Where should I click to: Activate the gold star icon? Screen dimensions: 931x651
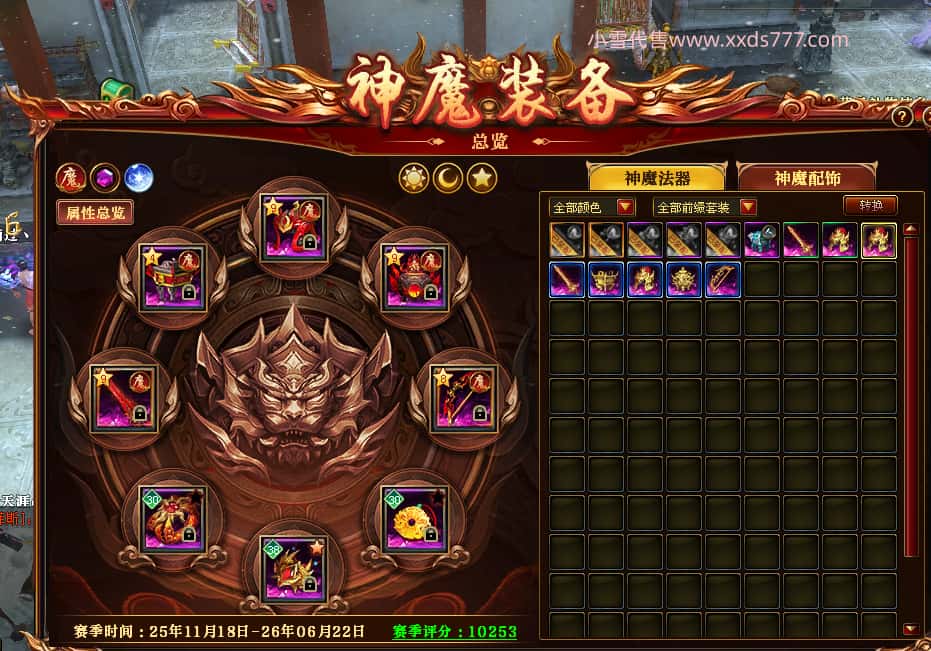[x=483, y=178]
